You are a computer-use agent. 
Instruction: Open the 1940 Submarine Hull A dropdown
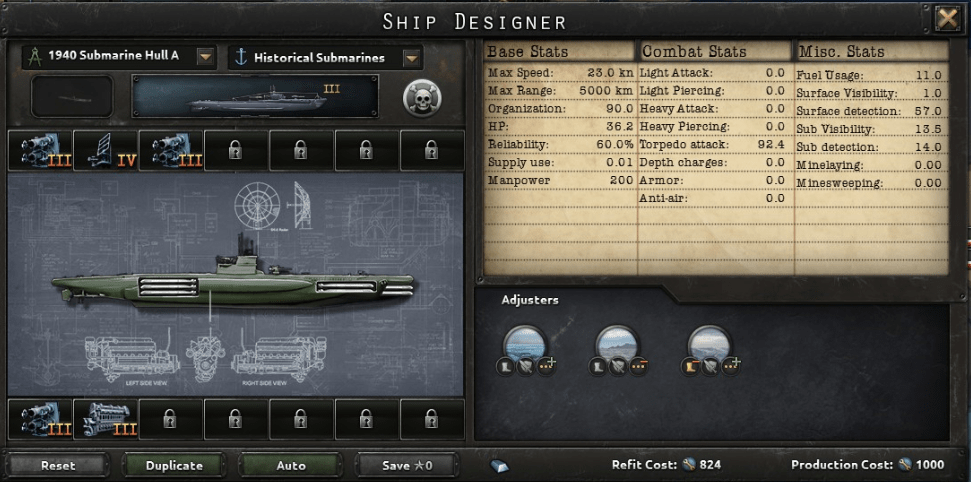pyautogui.click(x=205, y=56)
